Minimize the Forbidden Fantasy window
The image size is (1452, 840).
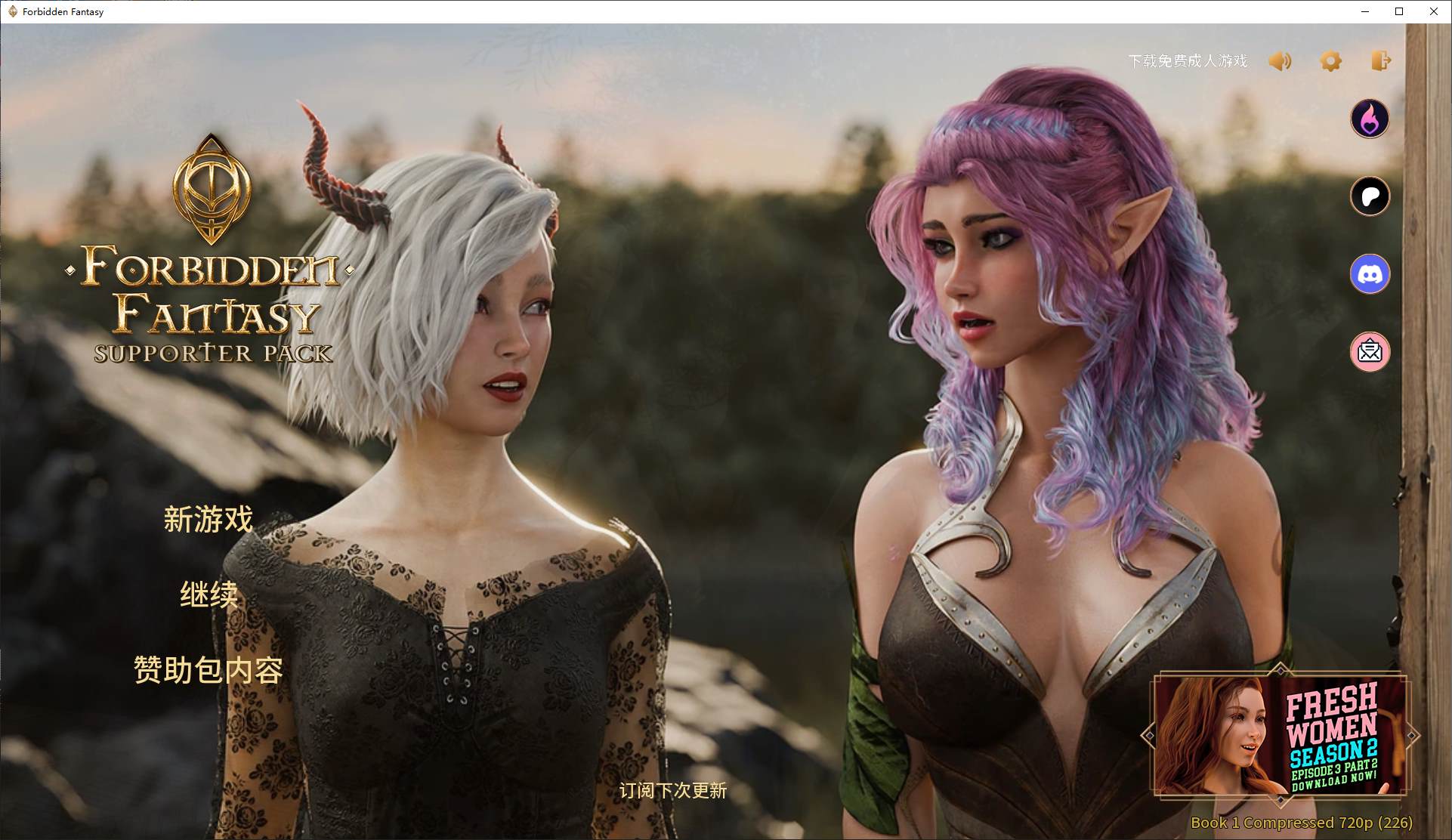[1365, 11]
